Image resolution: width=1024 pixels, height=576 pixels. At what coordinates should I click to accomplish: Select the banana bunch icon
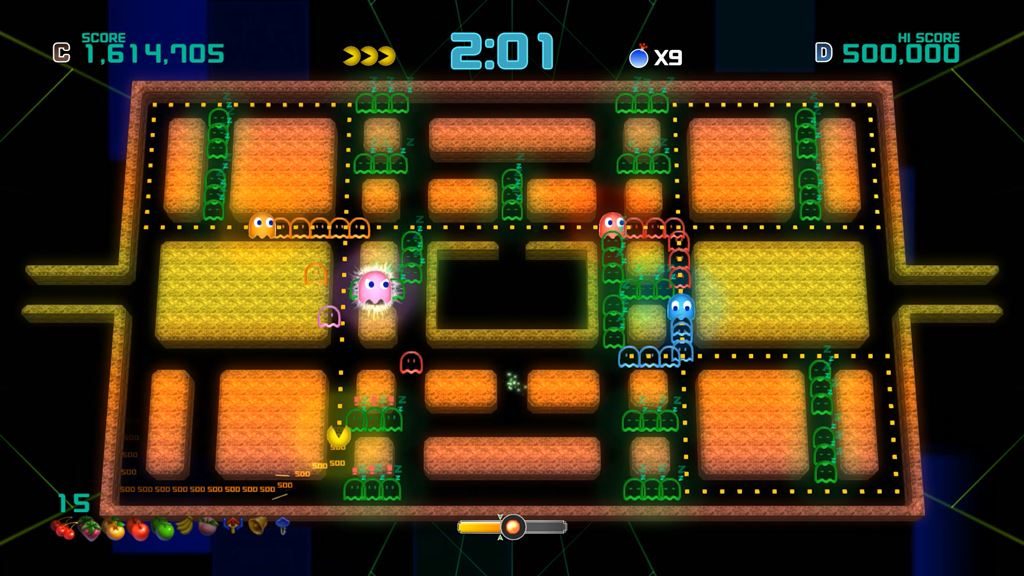click(x=186, y=526)
